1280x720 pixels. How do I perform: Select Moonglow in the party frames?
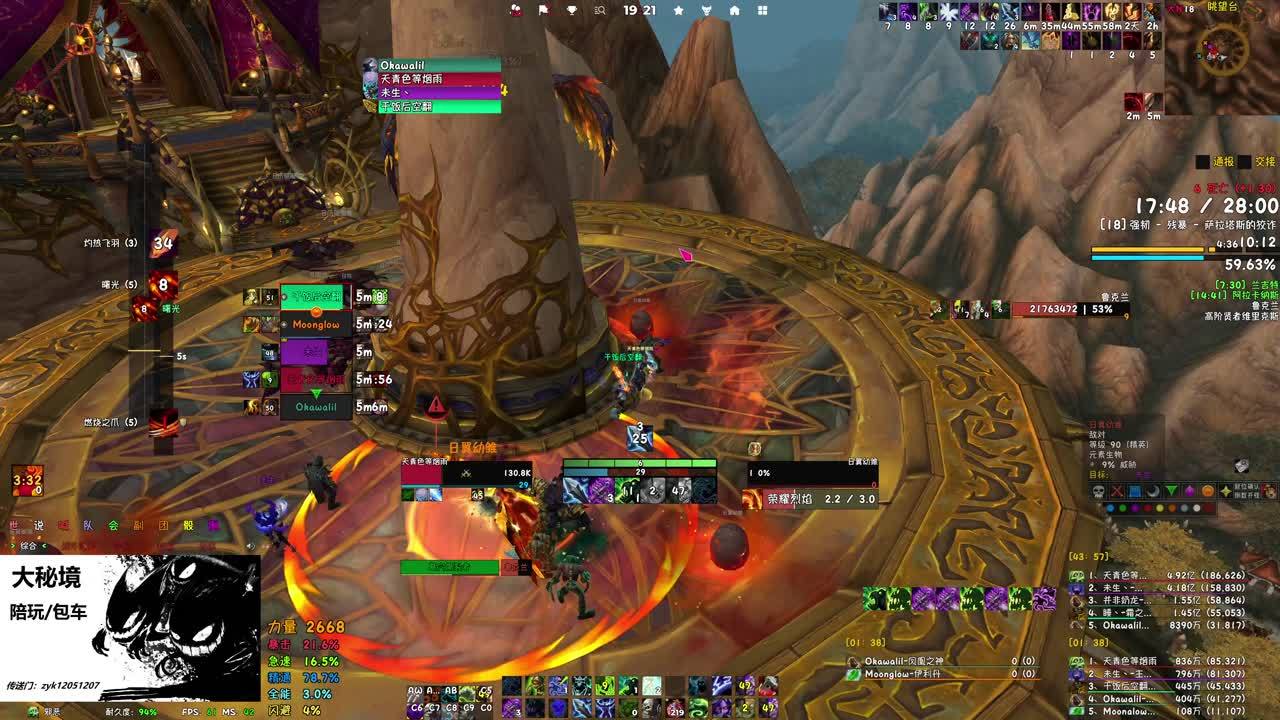coord(316,325)
